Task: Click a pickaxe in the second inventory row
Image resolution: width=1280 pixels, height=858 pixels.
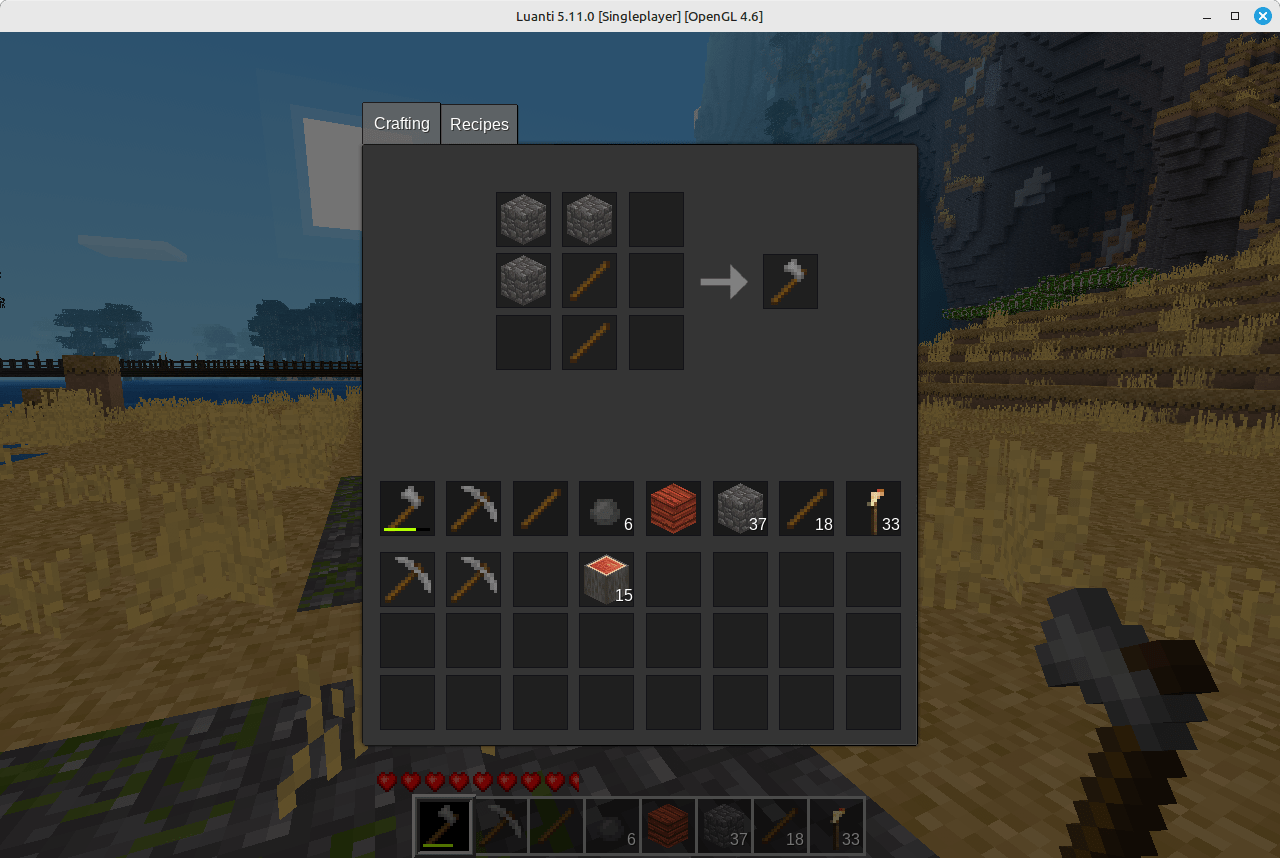Action: tap(407, 579)
